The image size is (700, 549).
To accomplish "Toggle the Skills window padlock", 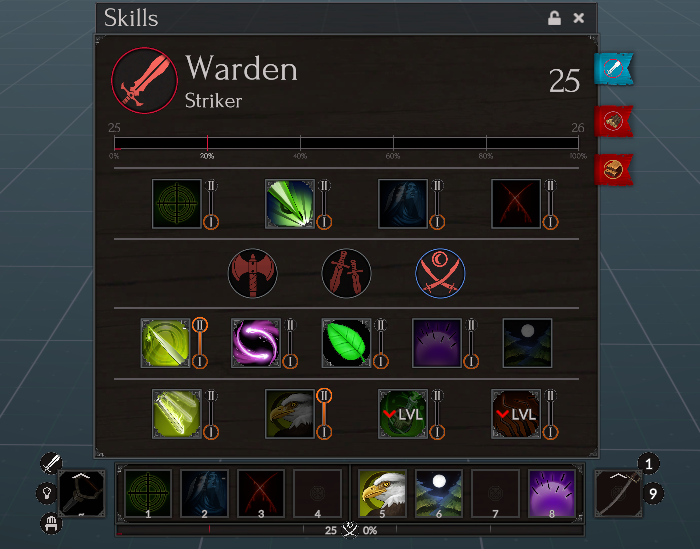I will click(x=554, y=18).
